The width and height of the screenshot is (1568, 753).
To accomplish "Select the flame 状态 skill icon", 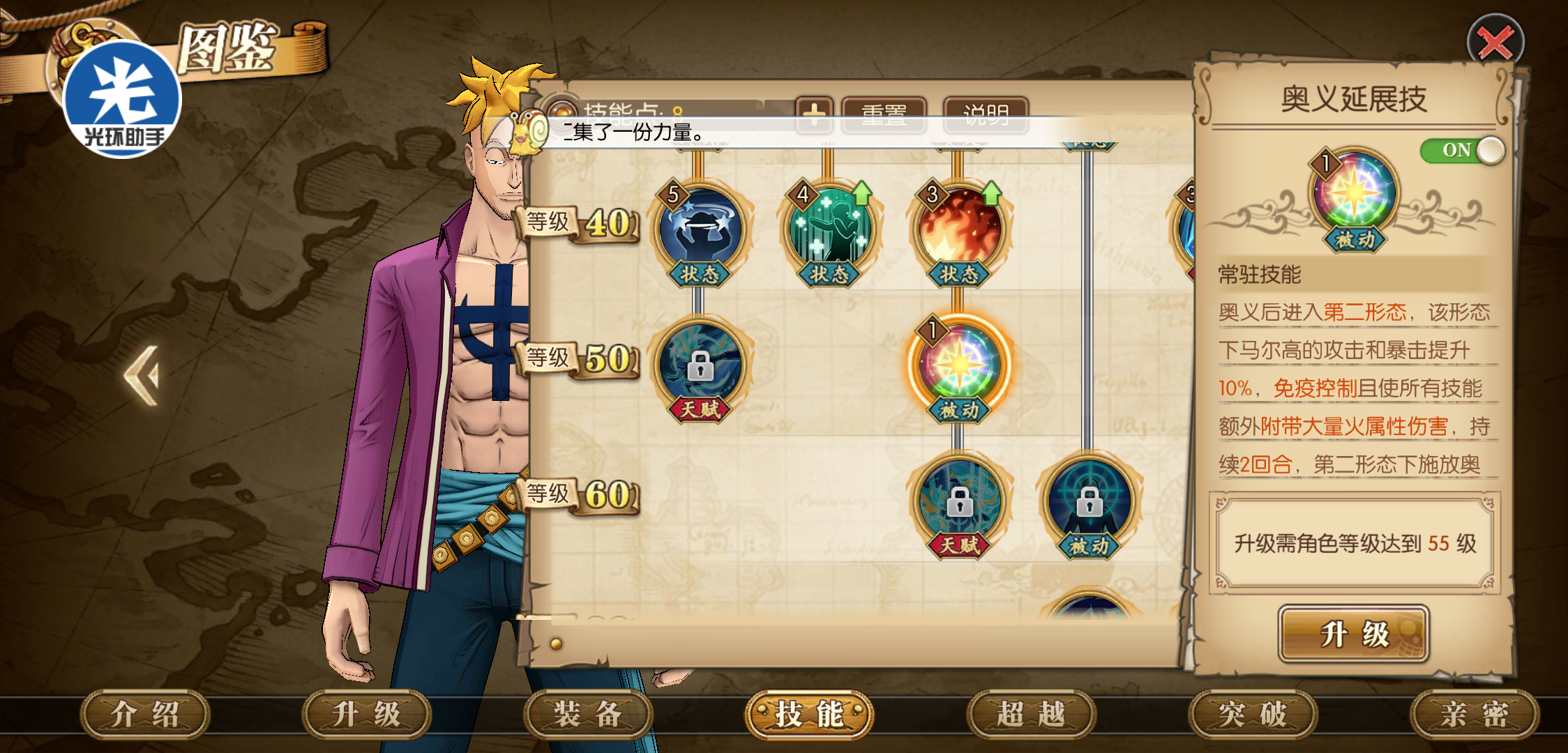I will [x=959, y=230].
